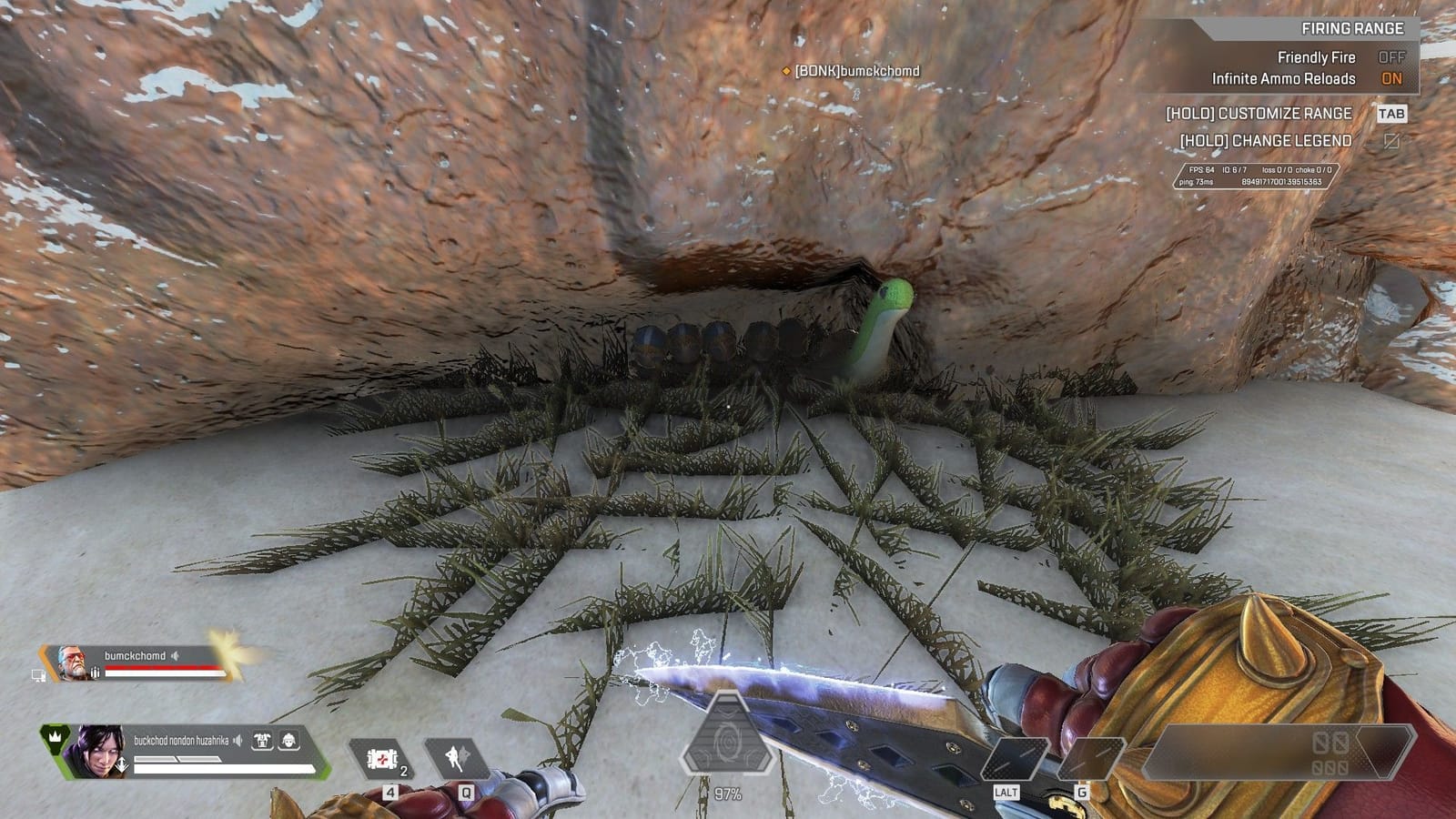Click buckchod nondon huzahrika's portrait thumbnail
This screenshot has width=1456, height=819.
[x=96, y=750]
